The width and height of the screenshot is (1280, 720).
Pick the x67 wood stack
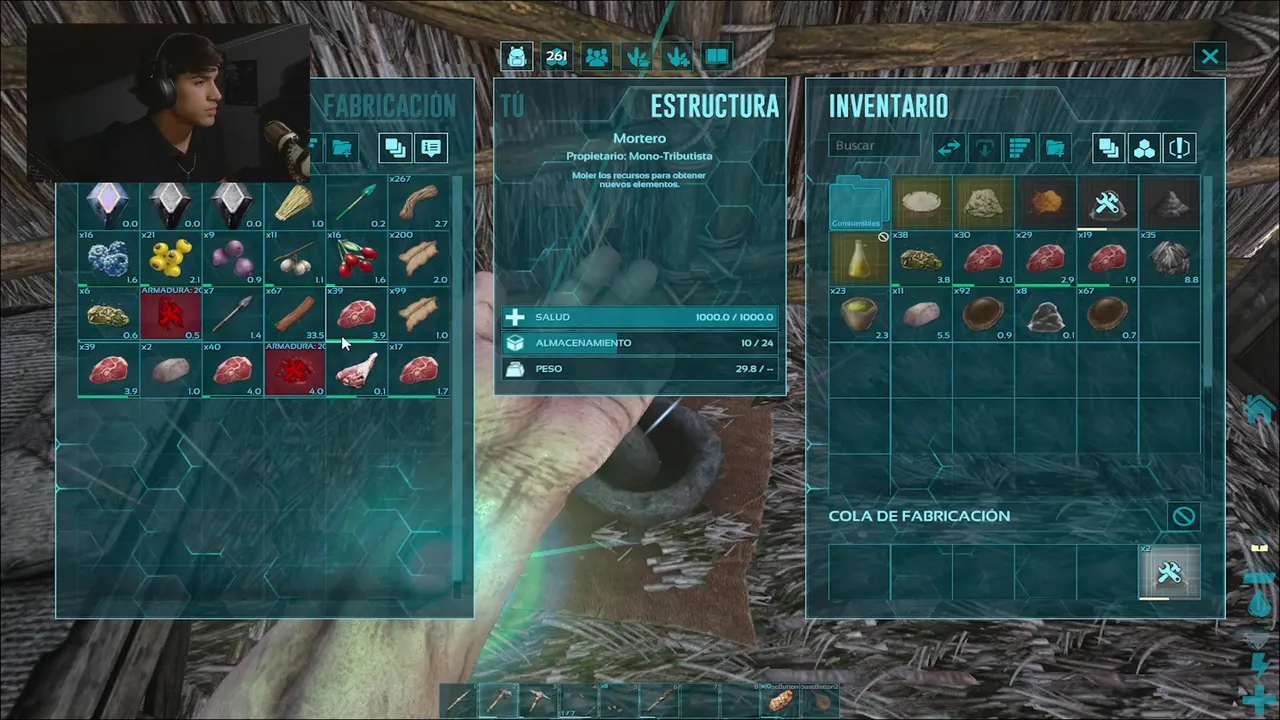295,314
